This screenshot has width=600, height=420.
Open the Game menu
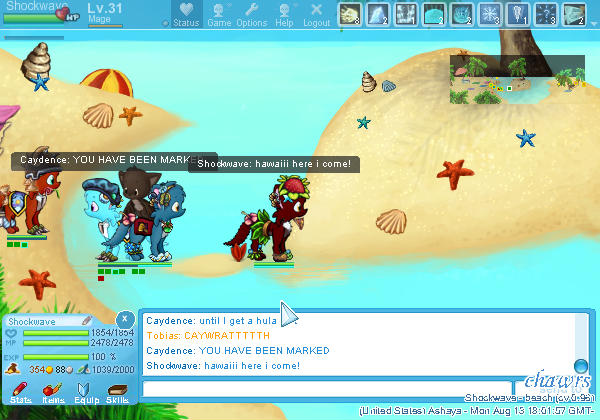point(218,15)
